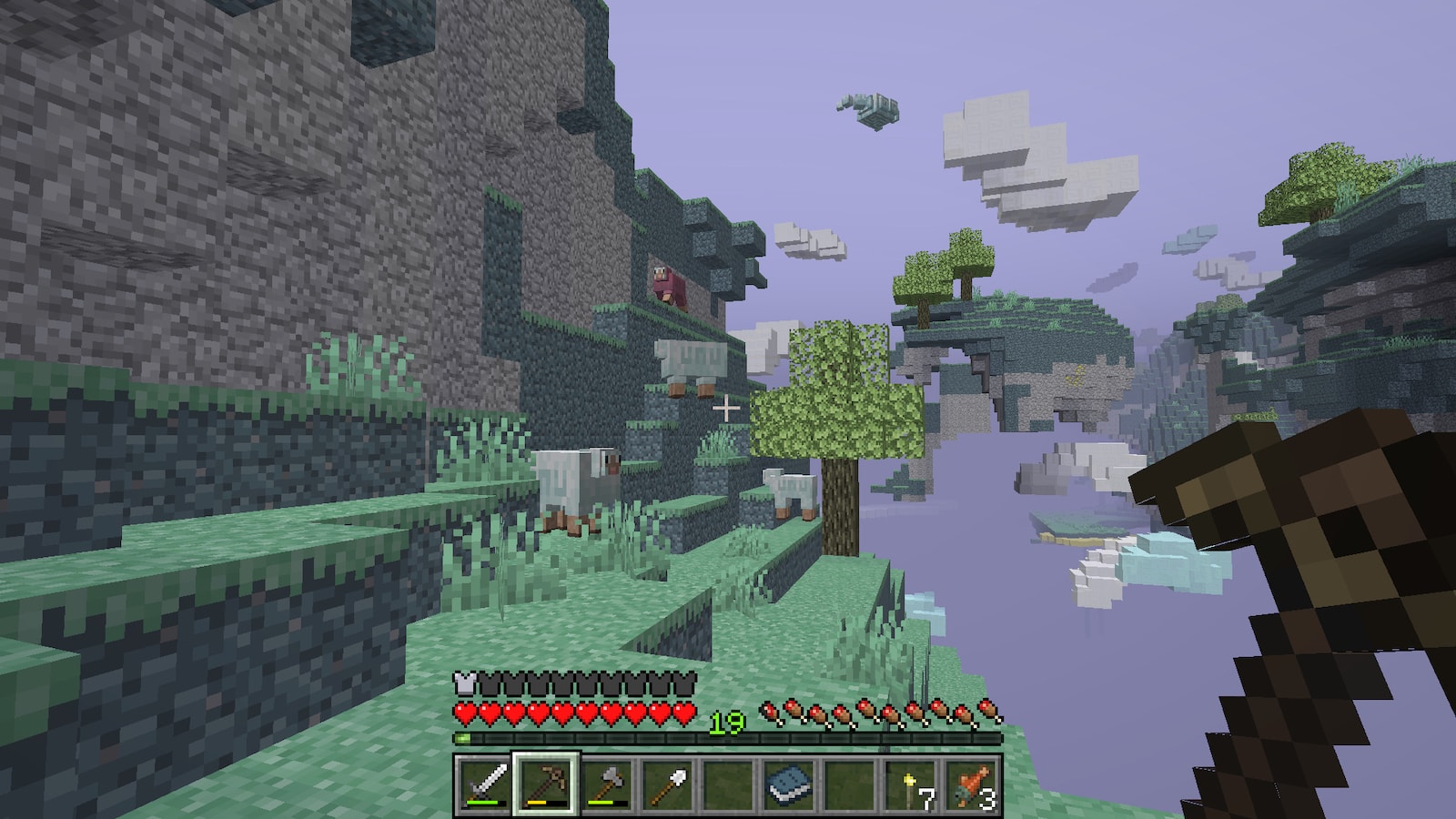This screenshot has width=1456, height=819.
Task: Pick the blue book slot
Action: tap(789, 784)
